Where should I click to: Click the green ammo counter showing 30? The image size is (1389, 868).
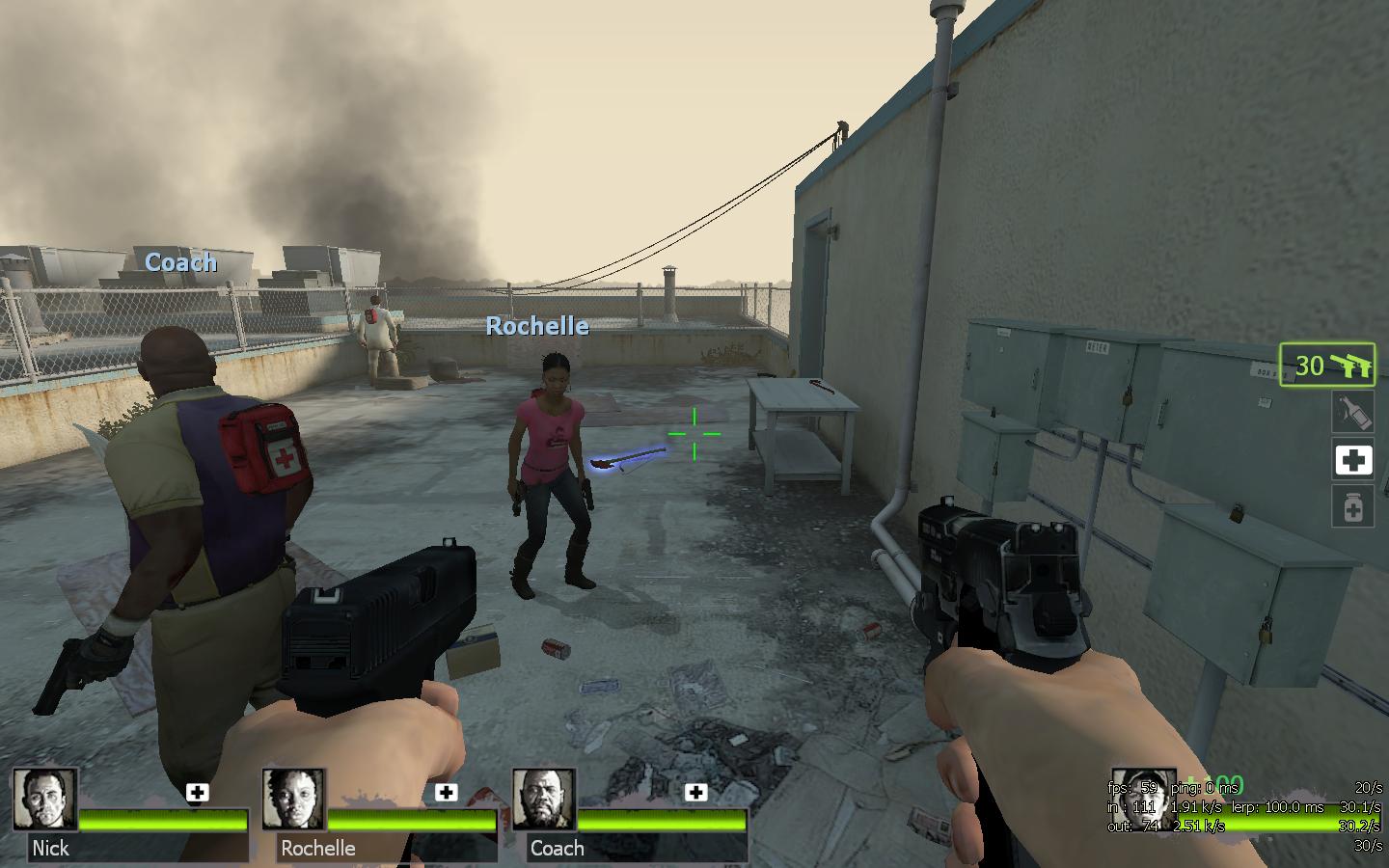pyautogui.click(x=1310, y=366)
